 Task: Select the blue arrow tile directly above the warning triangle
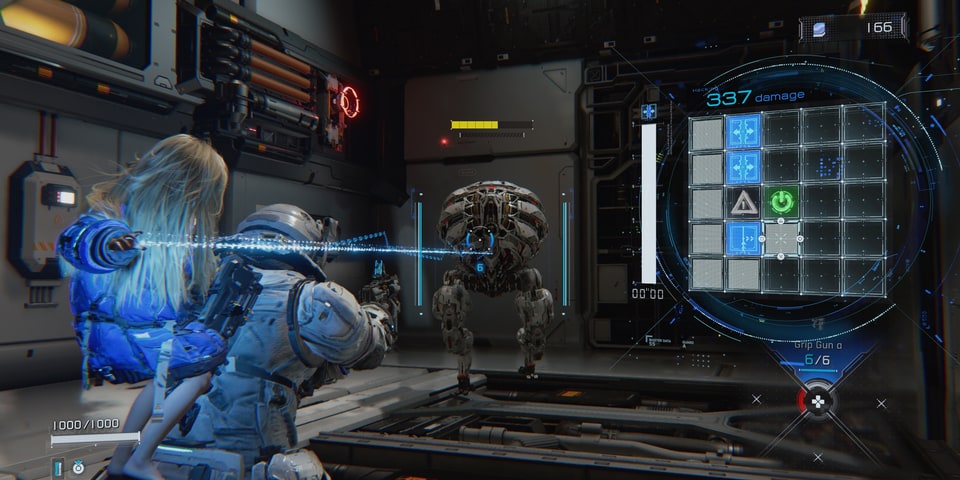click(x=743, y=167)
